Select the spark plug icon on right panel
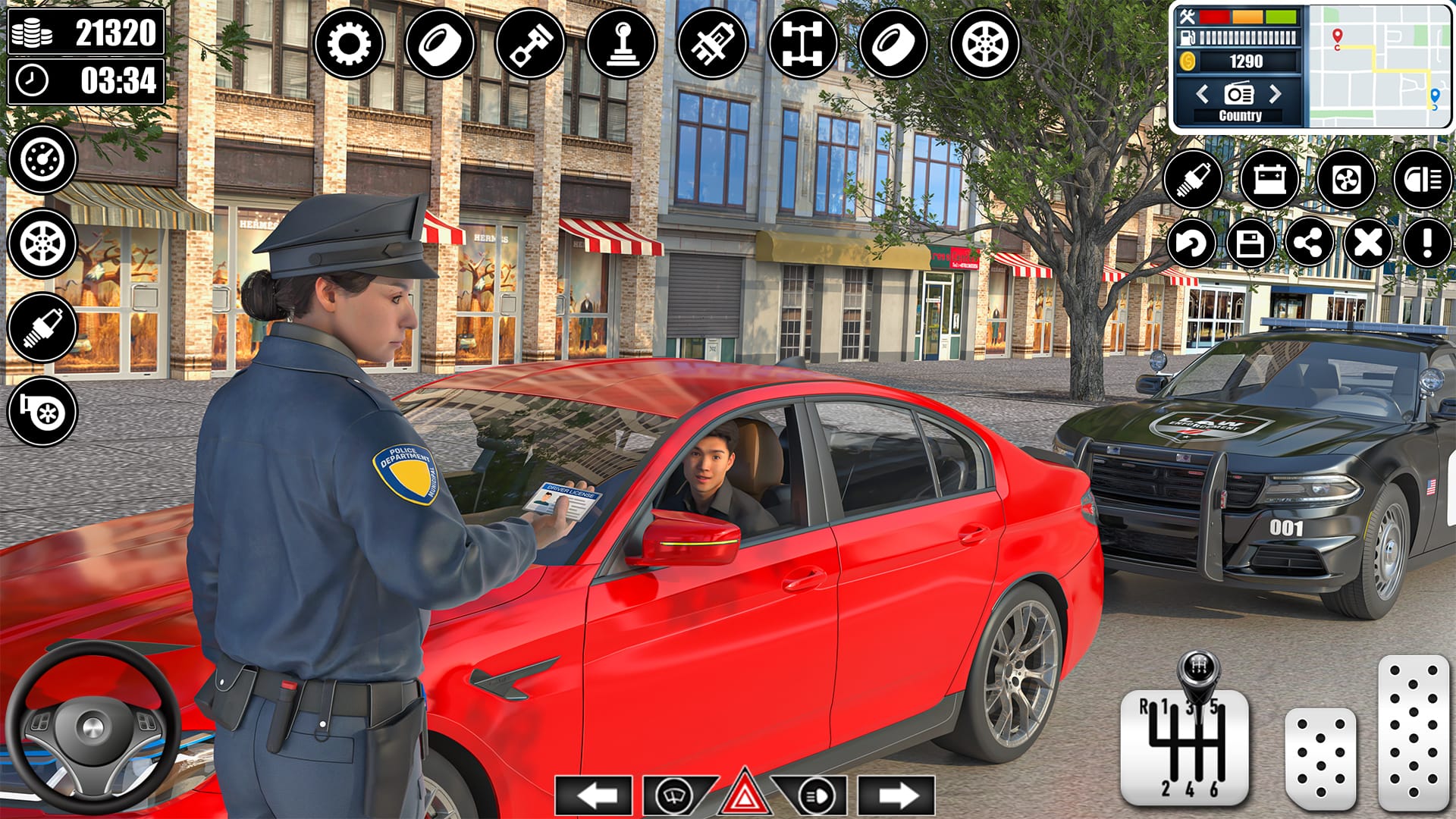 pyautogui.click(x=1197, y=180)
